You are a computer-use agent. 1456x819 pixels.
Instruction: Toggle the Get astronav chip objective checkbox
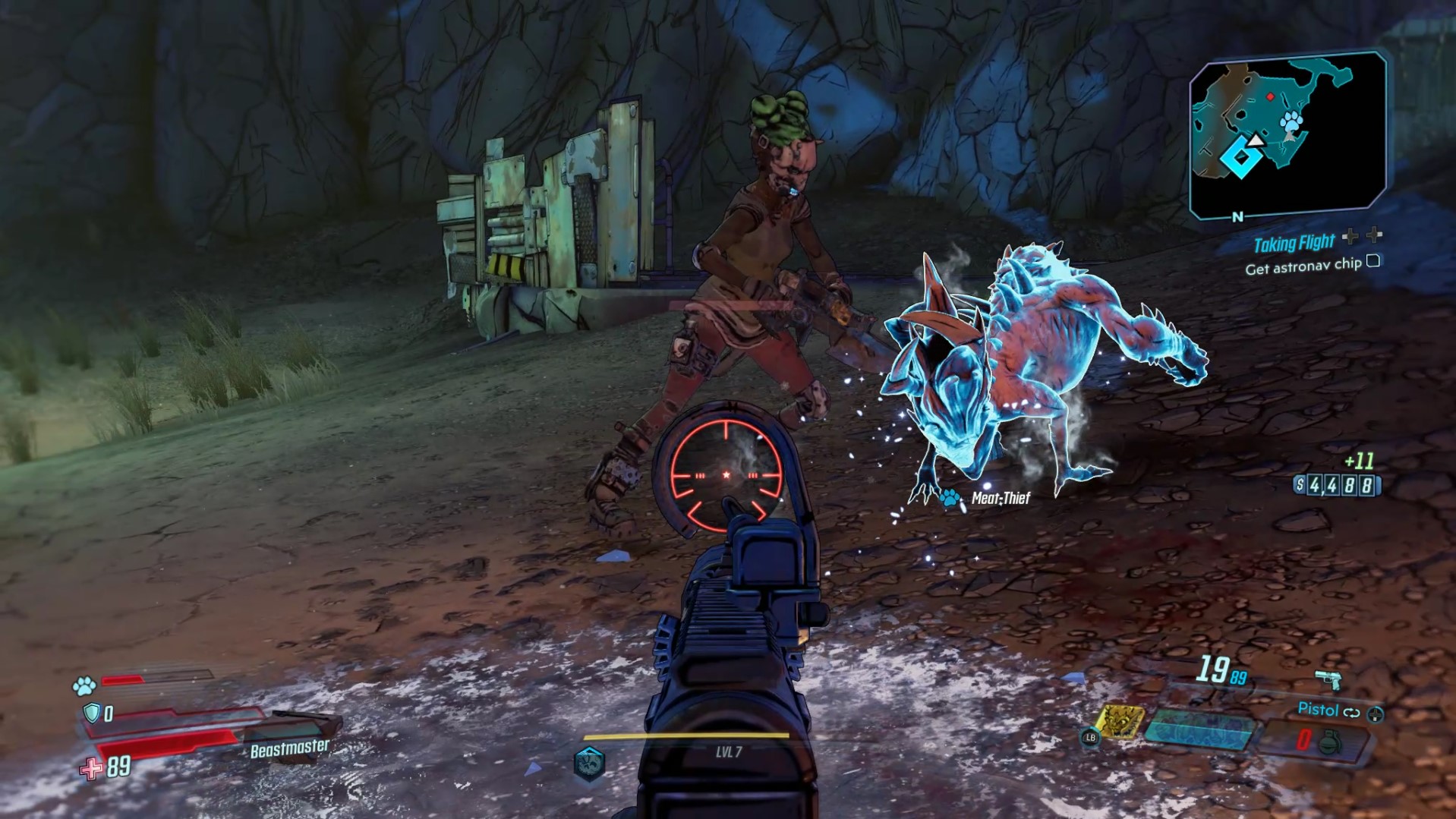tap(1373, 261)
